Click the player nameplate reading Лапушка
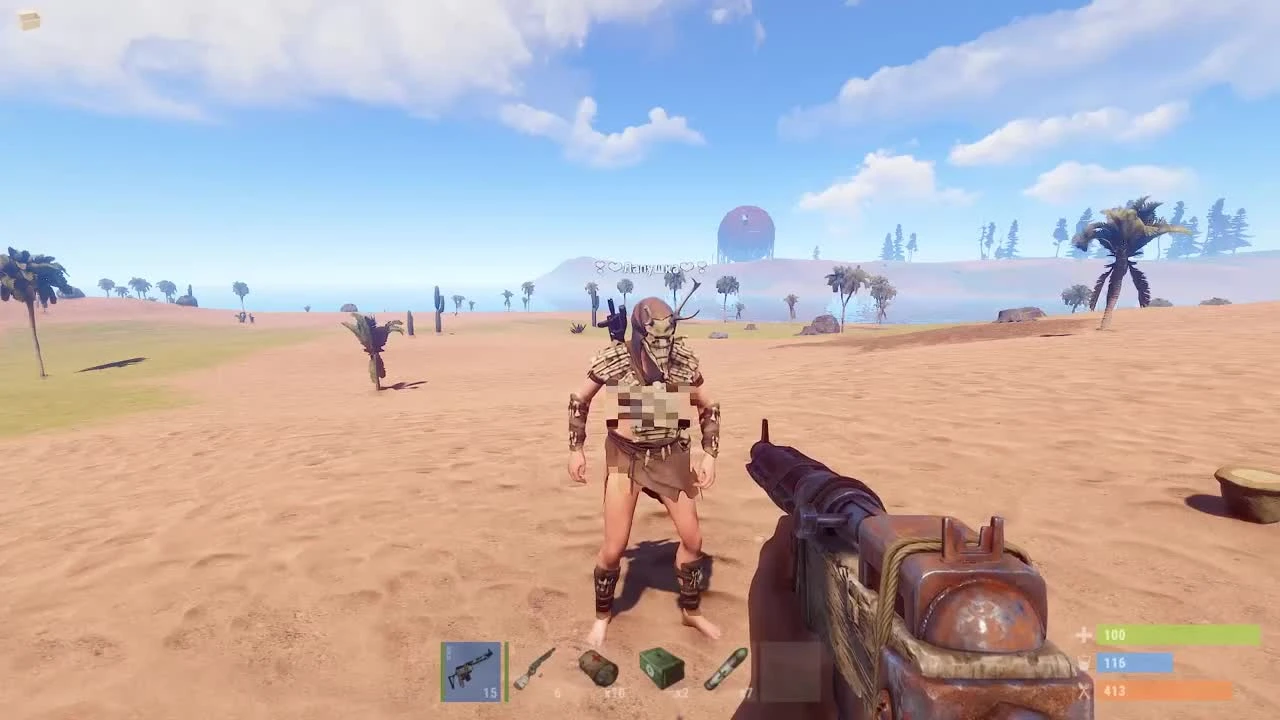This screenshot has height=720, width=1280. click(x=651, y=268)
